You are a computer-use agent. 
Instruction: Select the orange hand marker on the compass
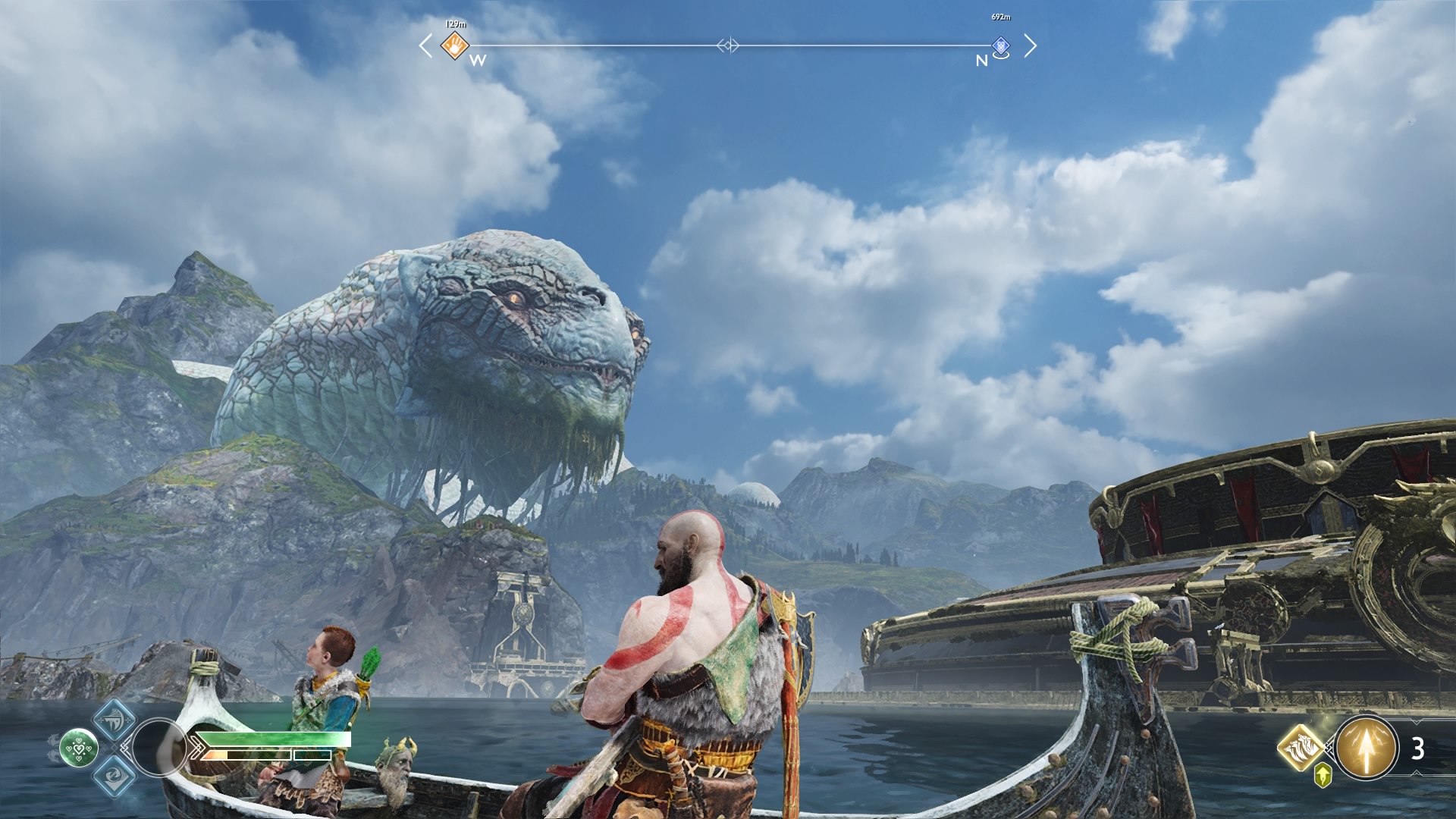pos(455,45)
